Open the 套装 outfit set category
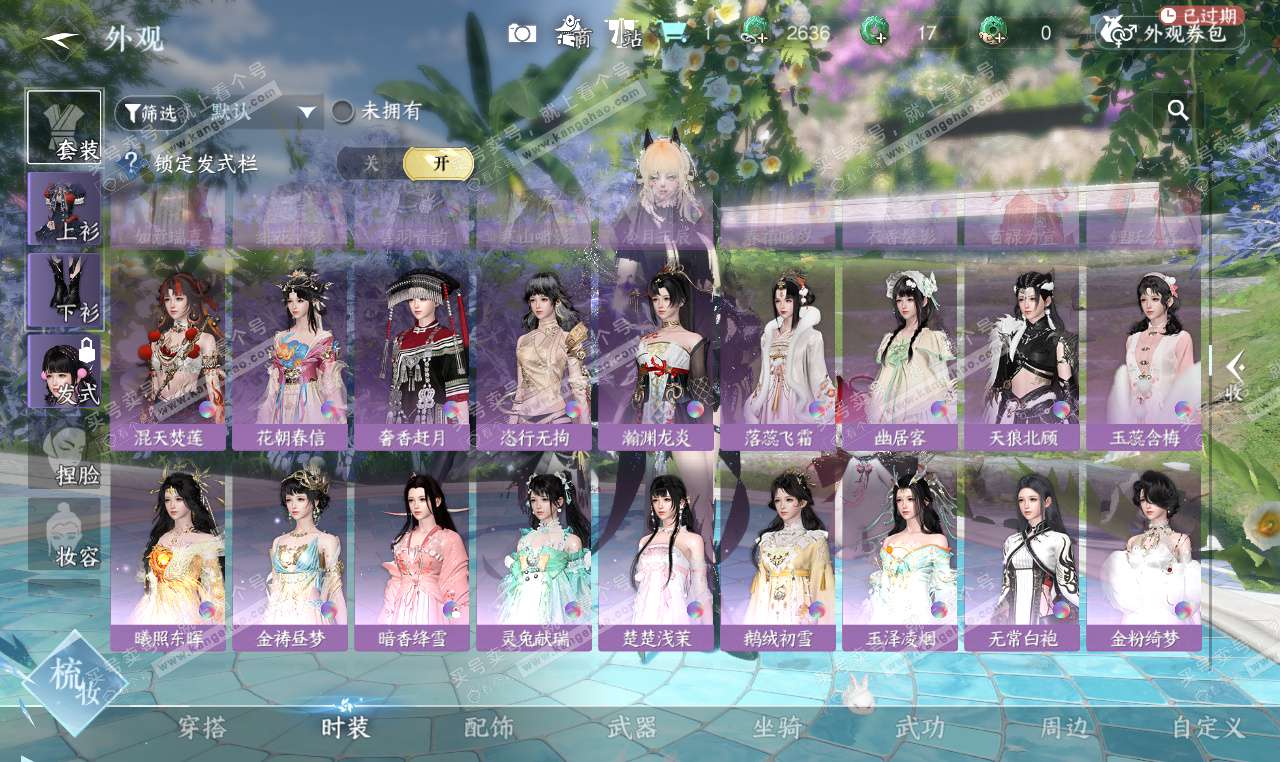The height and width of the screenshot is (762, 1280). [x=64, y=127]
